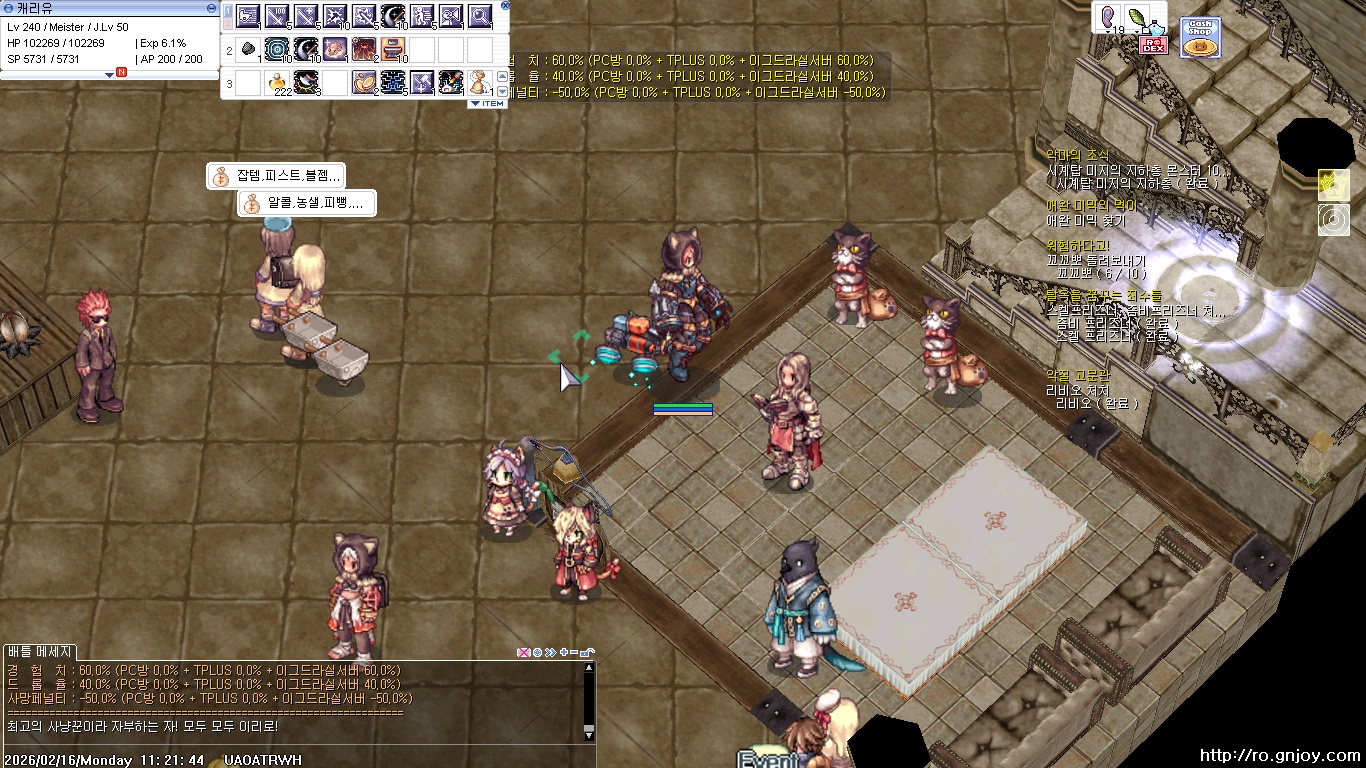Image resolution: width=1366 pixels, height=768 pixels.
Task: Select the magnifying glass skill slot
Action: point(480,16)
